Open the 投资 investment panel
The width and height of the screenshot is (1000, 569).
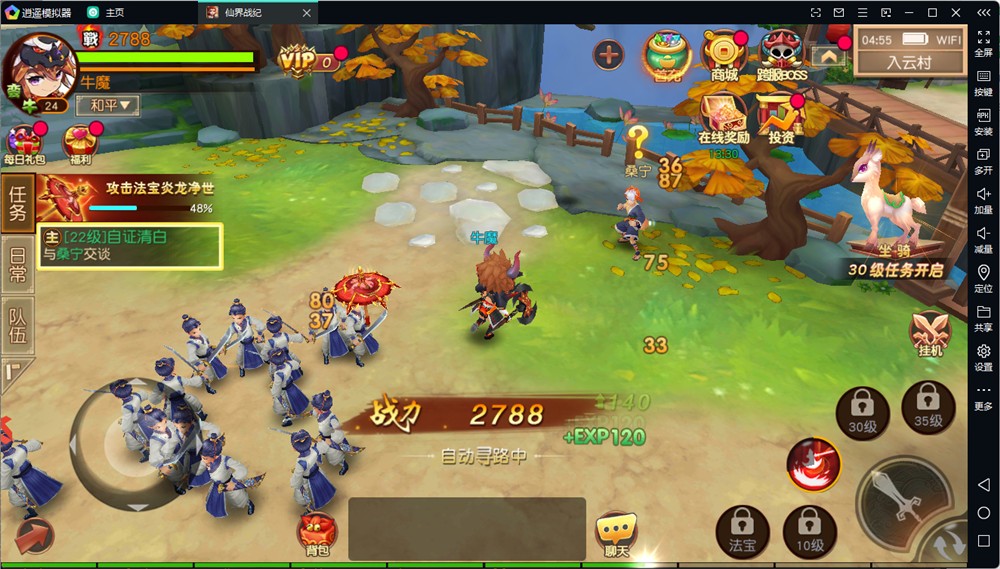781,118
